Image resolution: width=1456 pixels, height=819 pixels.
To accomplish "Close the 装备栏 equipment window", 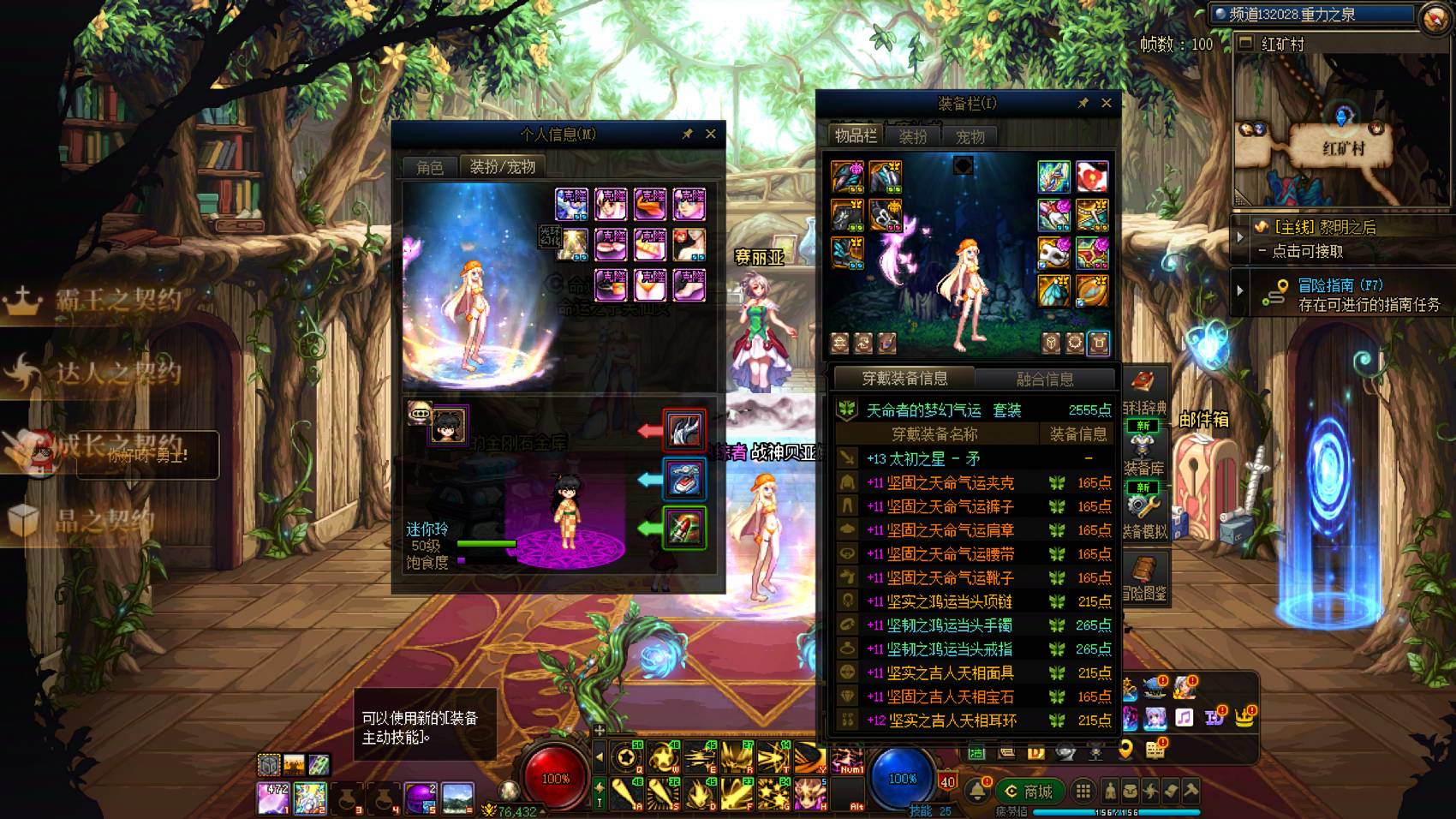I will point(1106,103).
